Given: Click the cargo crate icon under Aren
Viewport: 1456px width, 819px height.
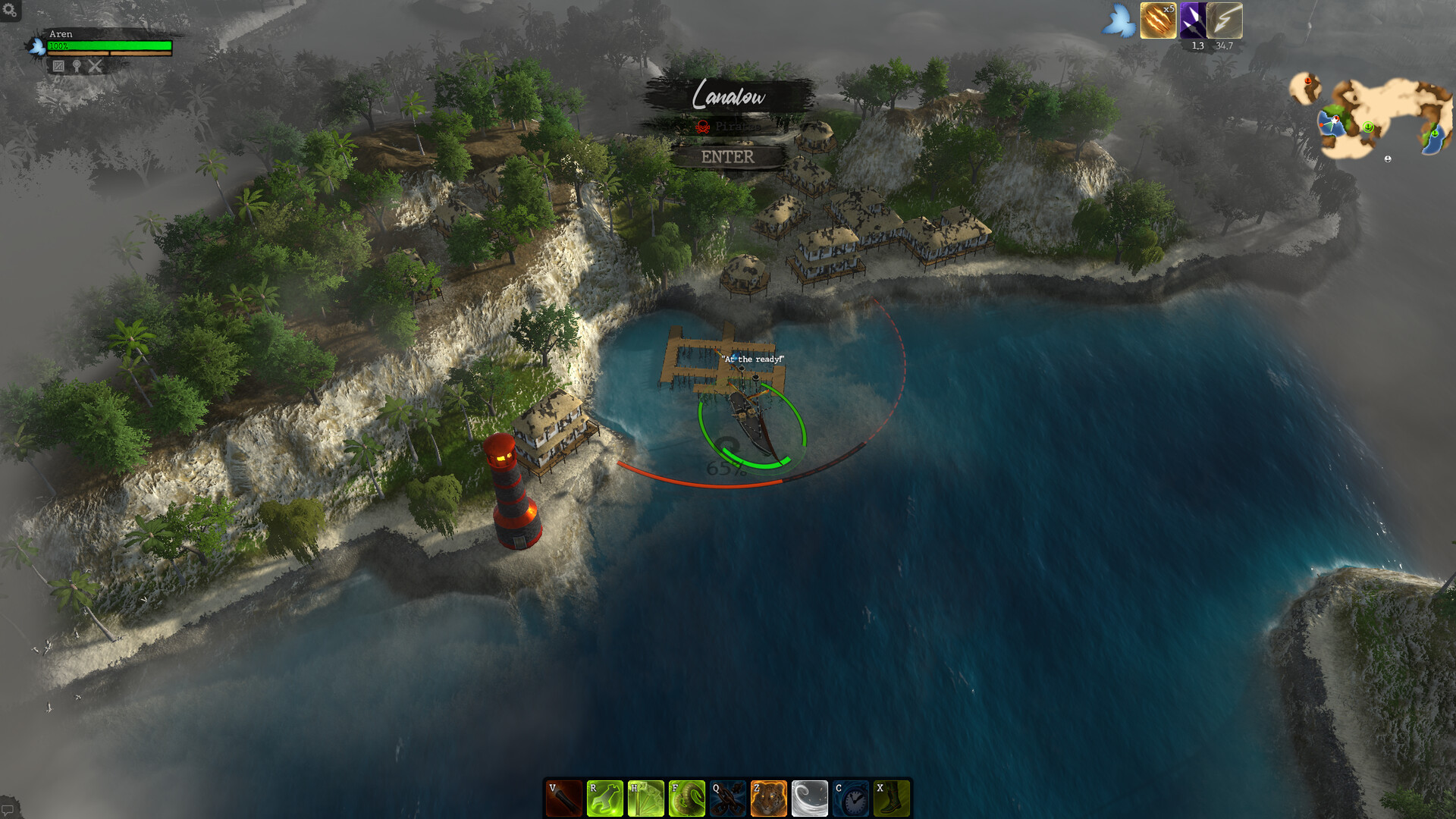Looking at the screenshot, I should coord(58,66).
